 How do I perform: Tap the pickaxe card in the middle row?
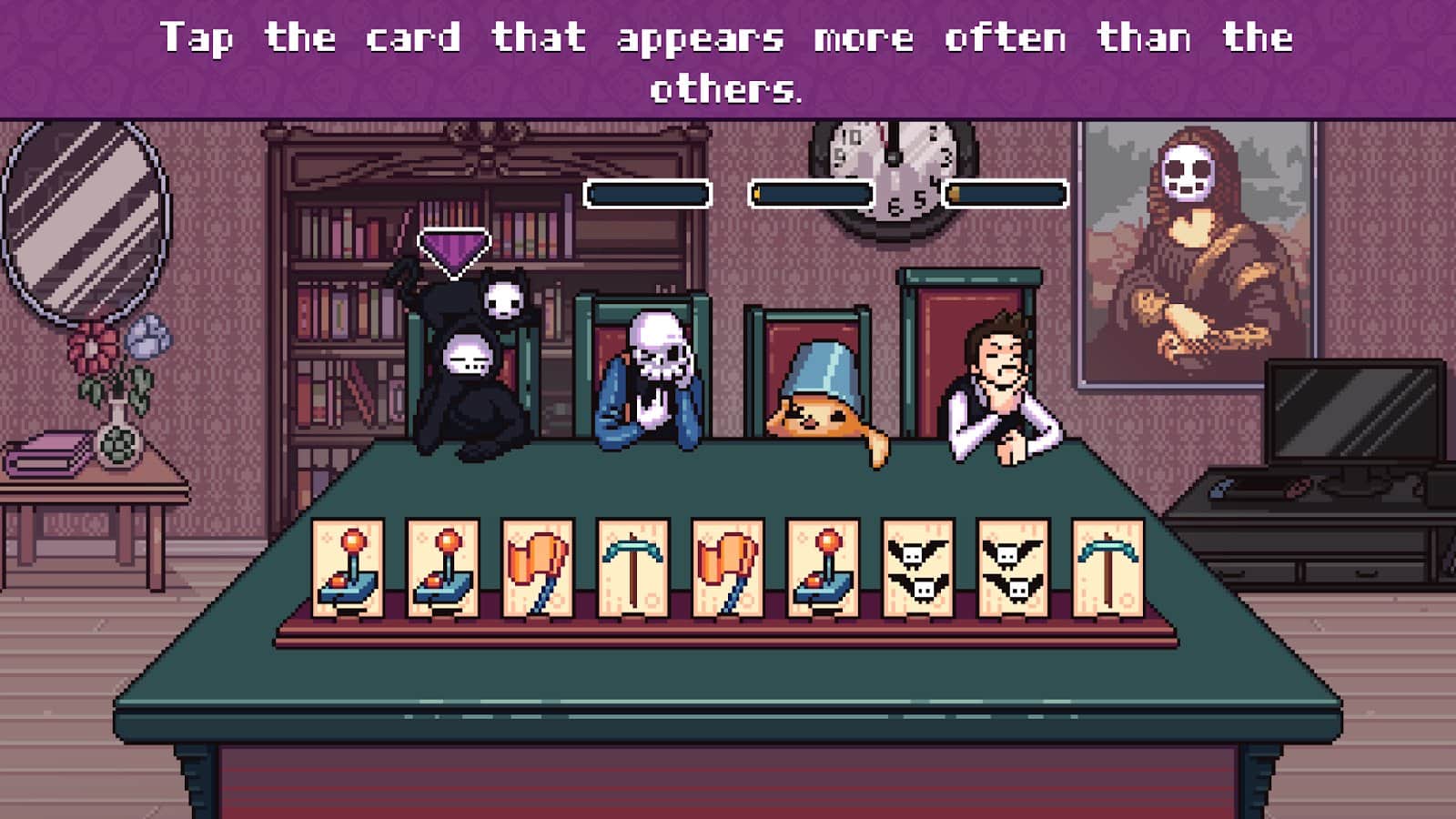point(632,564)
